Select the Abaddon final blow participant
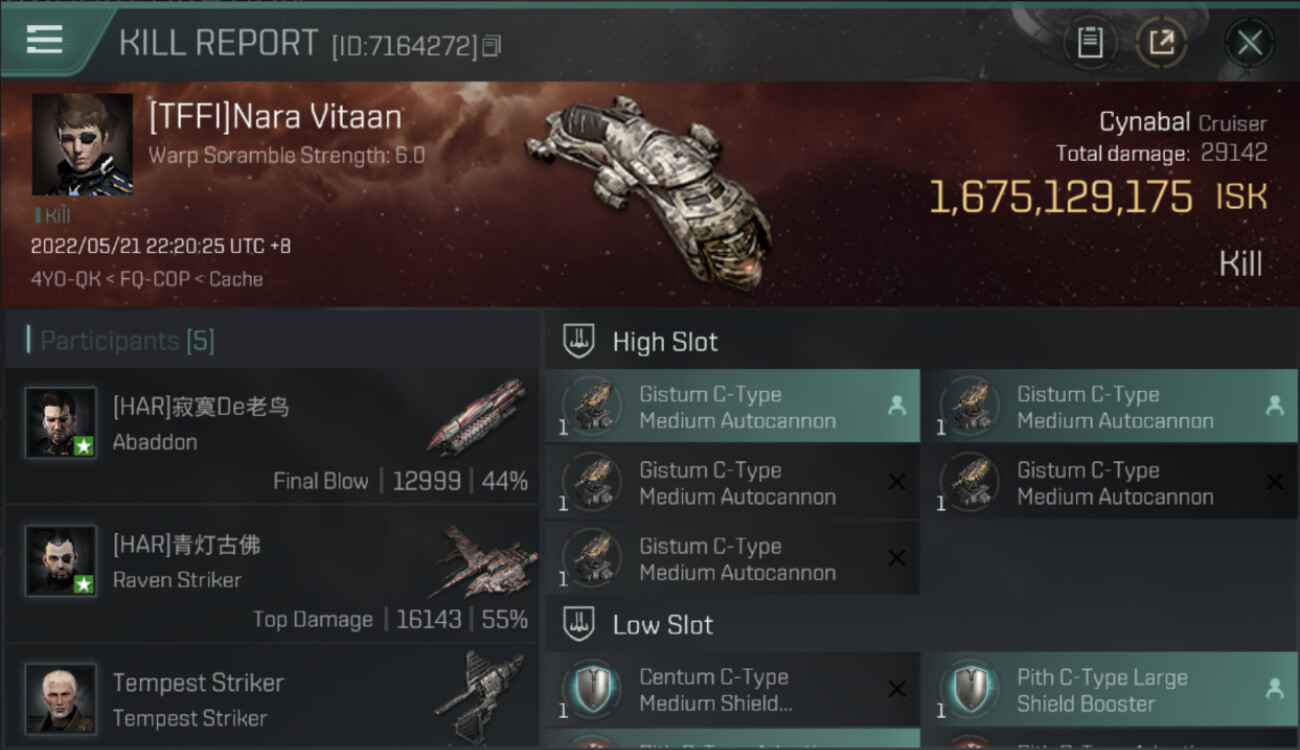 click(272, 438)
